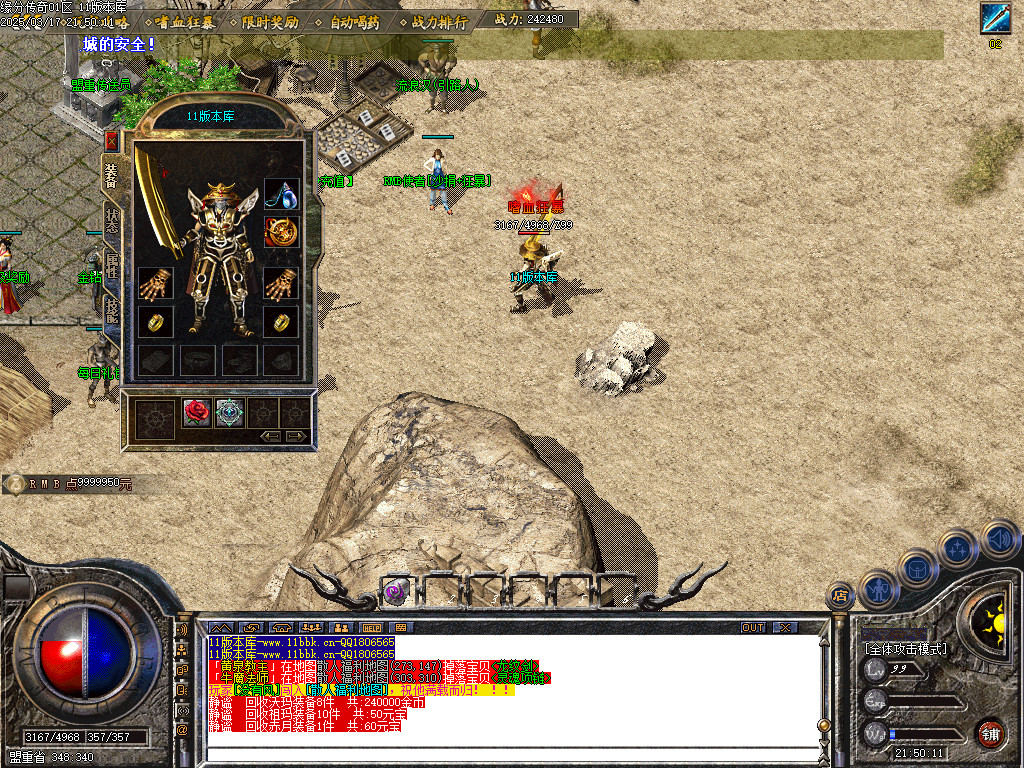Image resolution: width=1024 pixels, height=768 pixels.
Task: Close the character equipment panel
Action: pyautogui.click(x=111, y=140)
